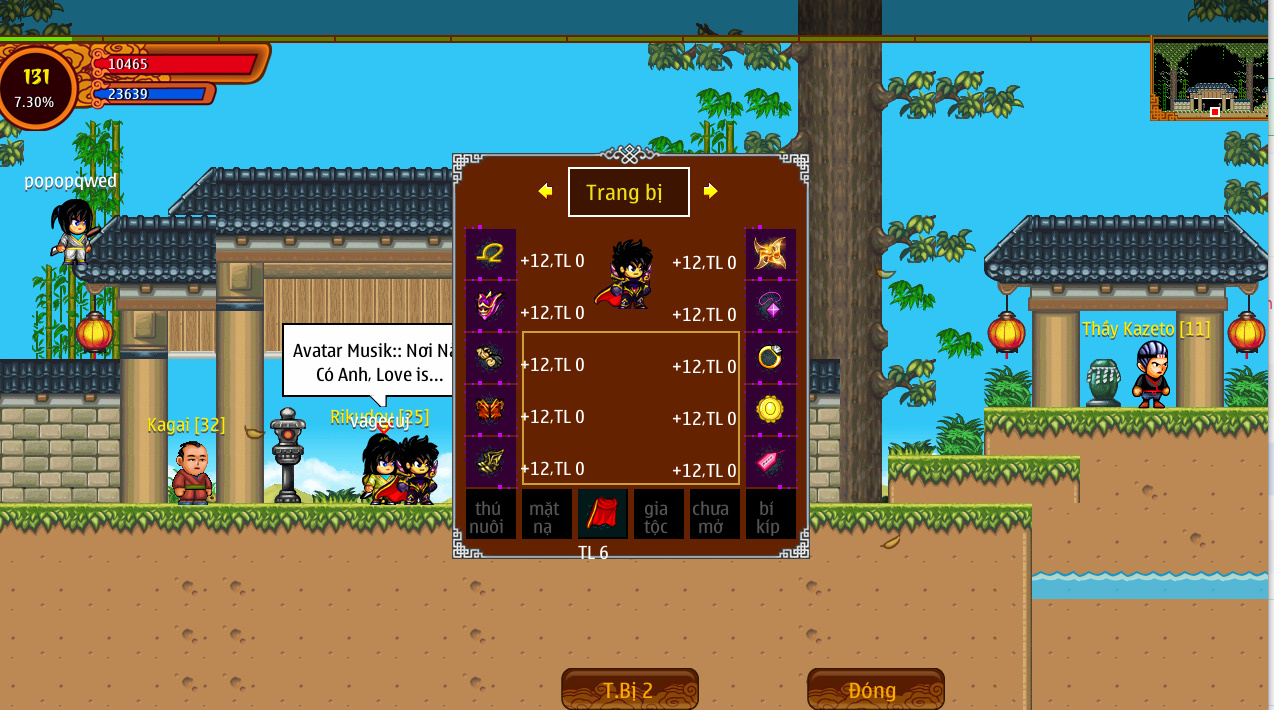Select the round gold medallion slot
This screenshot has width=1274, height=710.
coord(770,410)
